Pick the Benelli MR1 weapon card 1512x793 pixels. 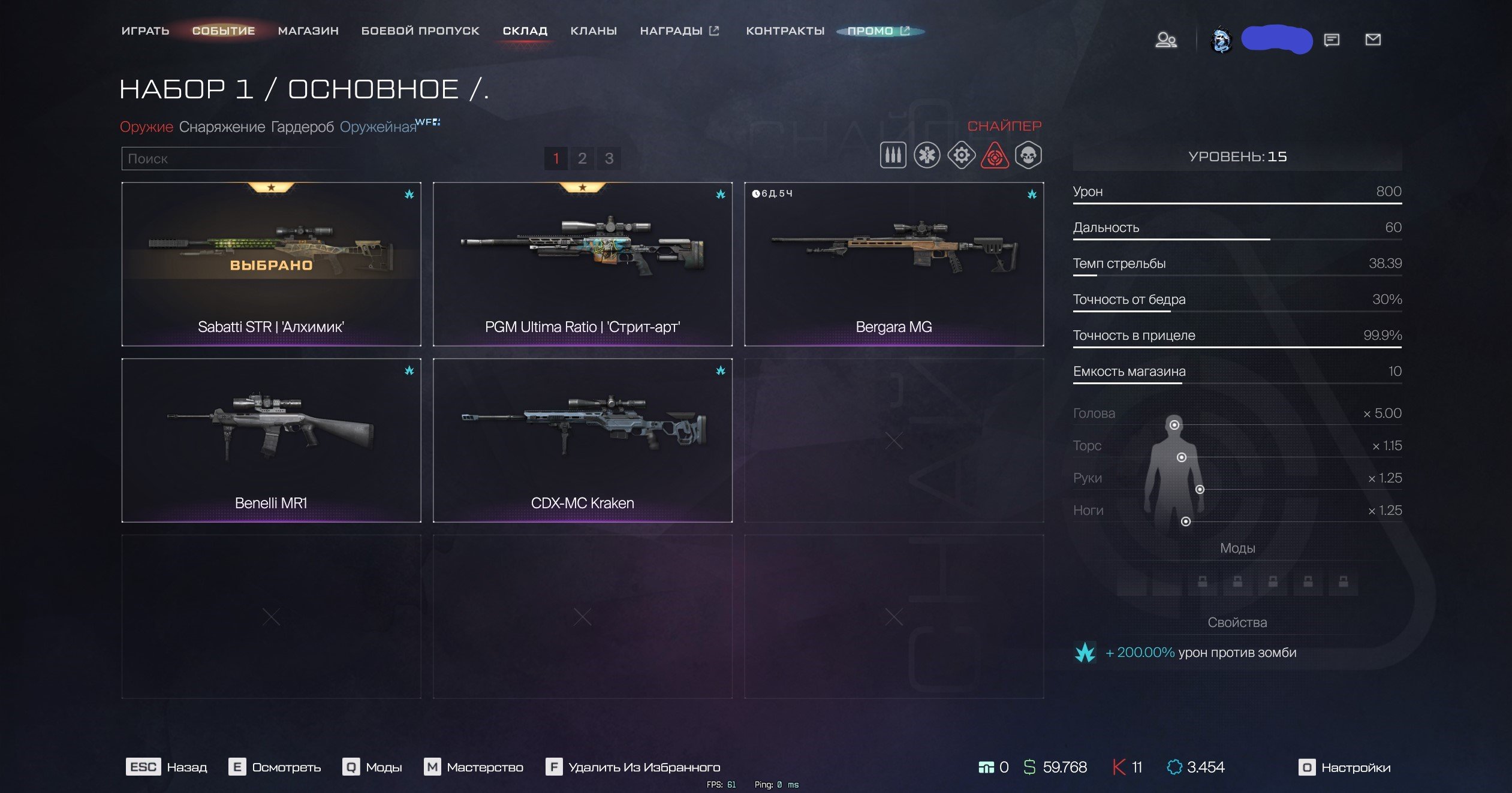point(271,440)
